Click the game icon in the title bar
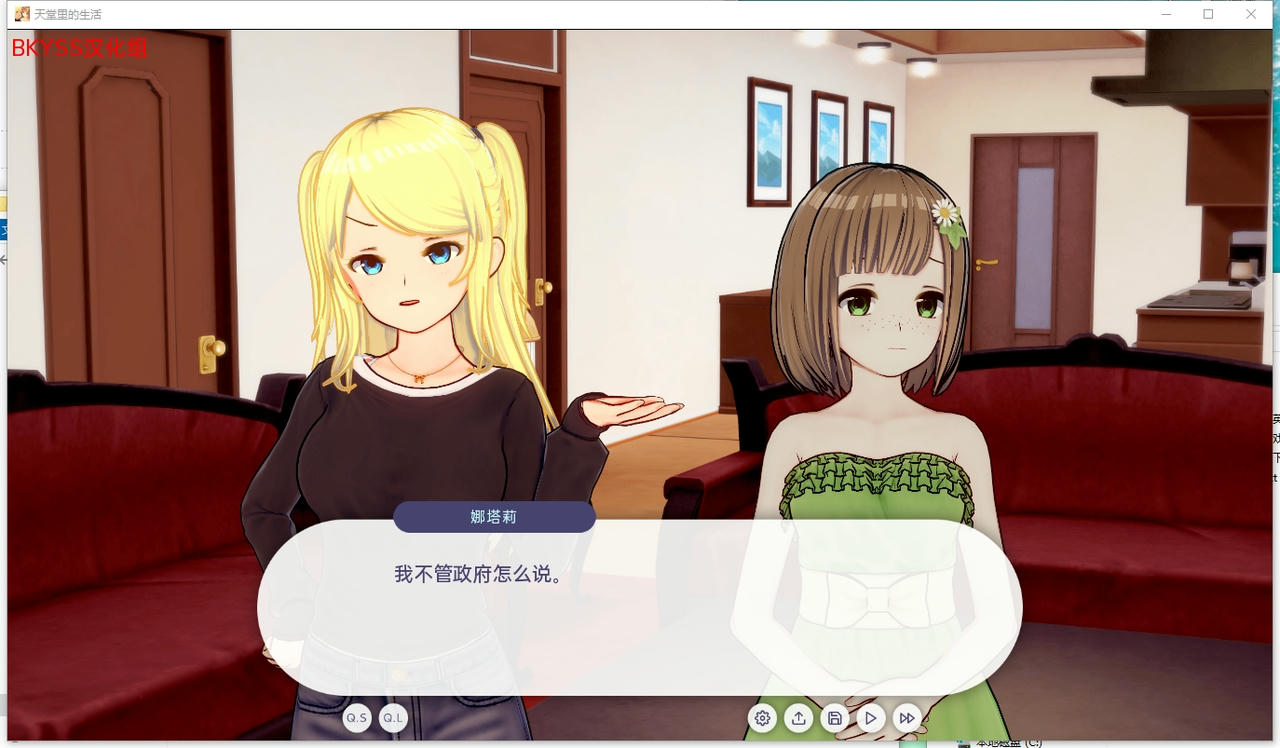The image size is (1280, 748). [20, 13]
